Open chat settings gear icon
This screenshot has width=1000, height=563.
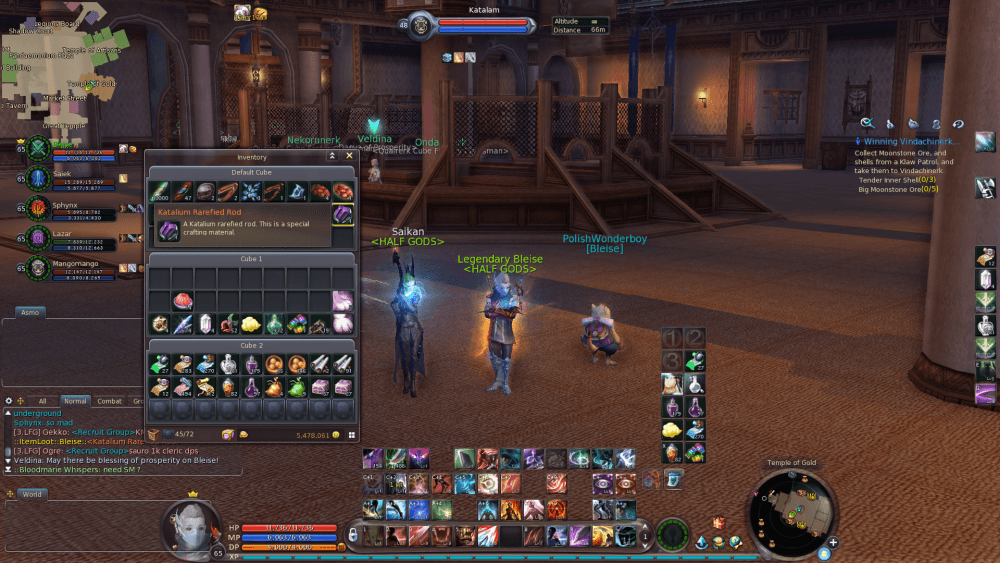tap(9, 401)
